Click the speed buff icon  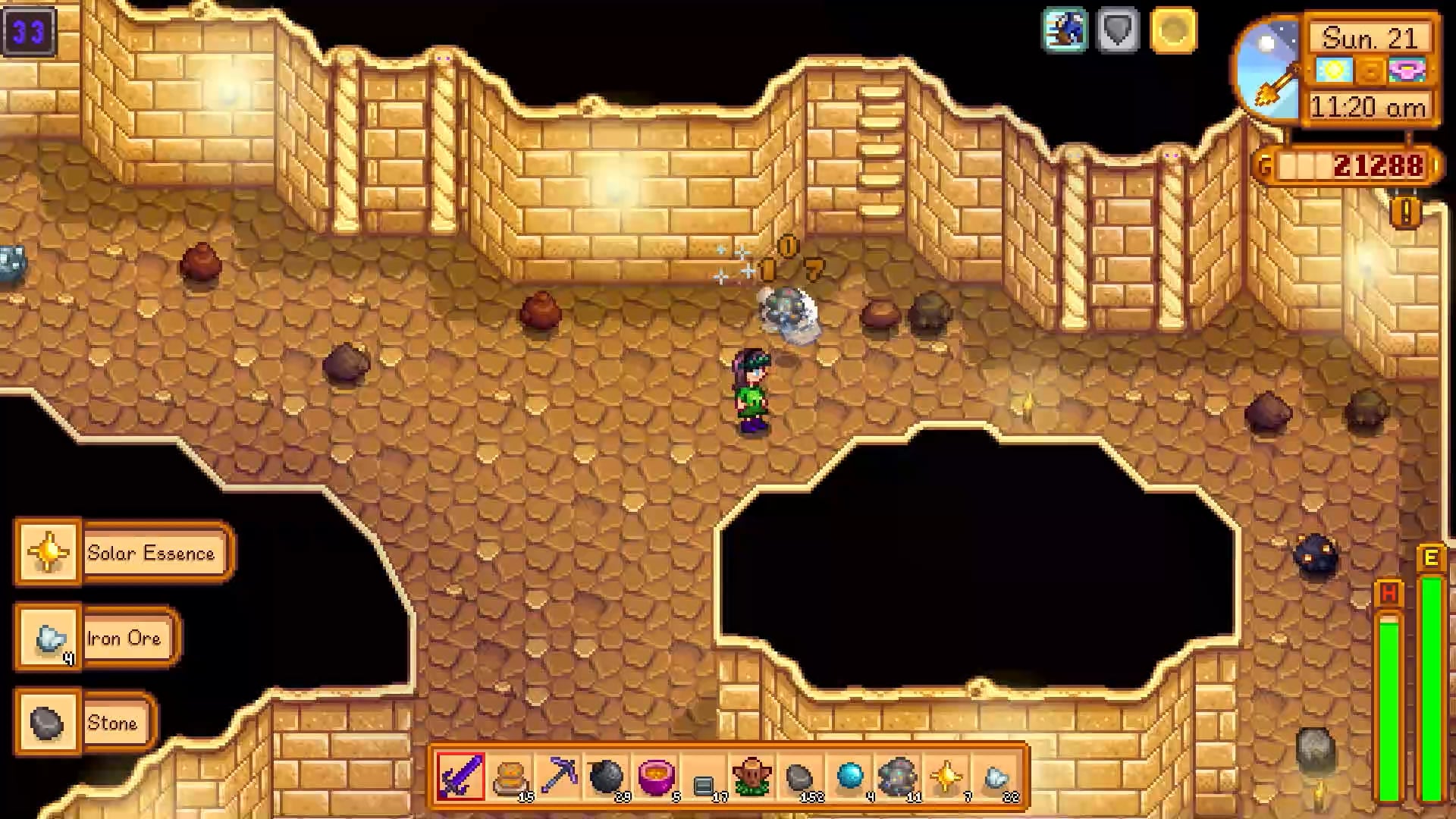pos(1065,30)
